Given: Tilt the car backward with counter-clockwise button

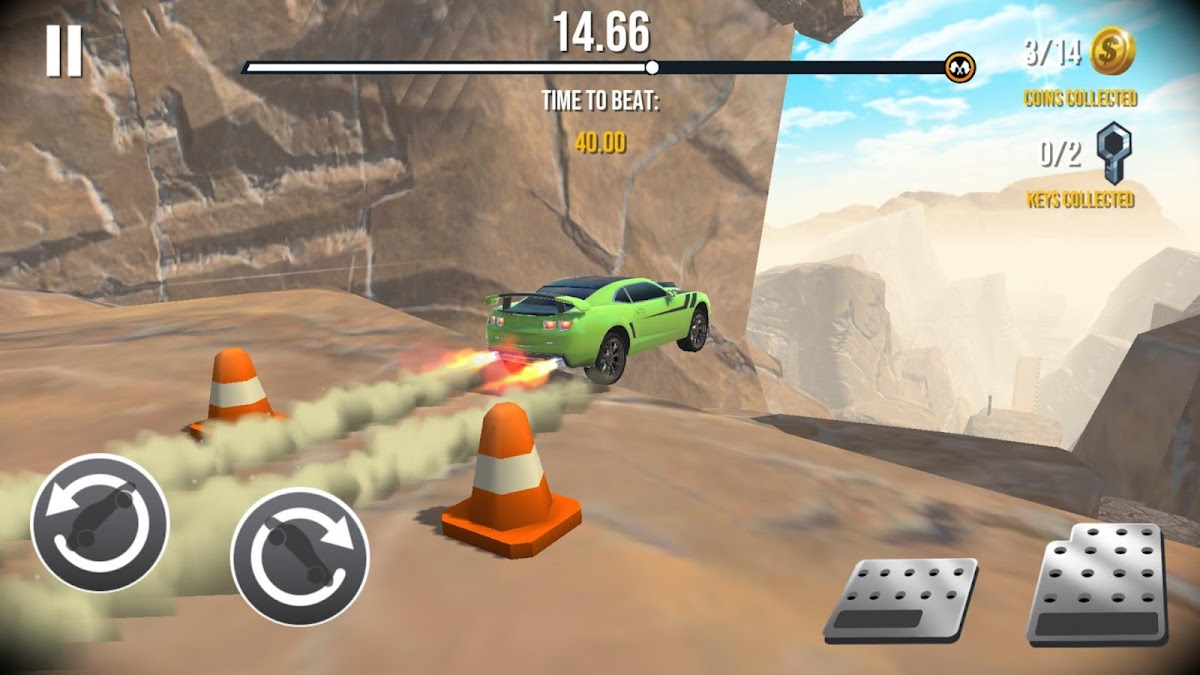Looking at the screenshot, I should coord(99,523).
